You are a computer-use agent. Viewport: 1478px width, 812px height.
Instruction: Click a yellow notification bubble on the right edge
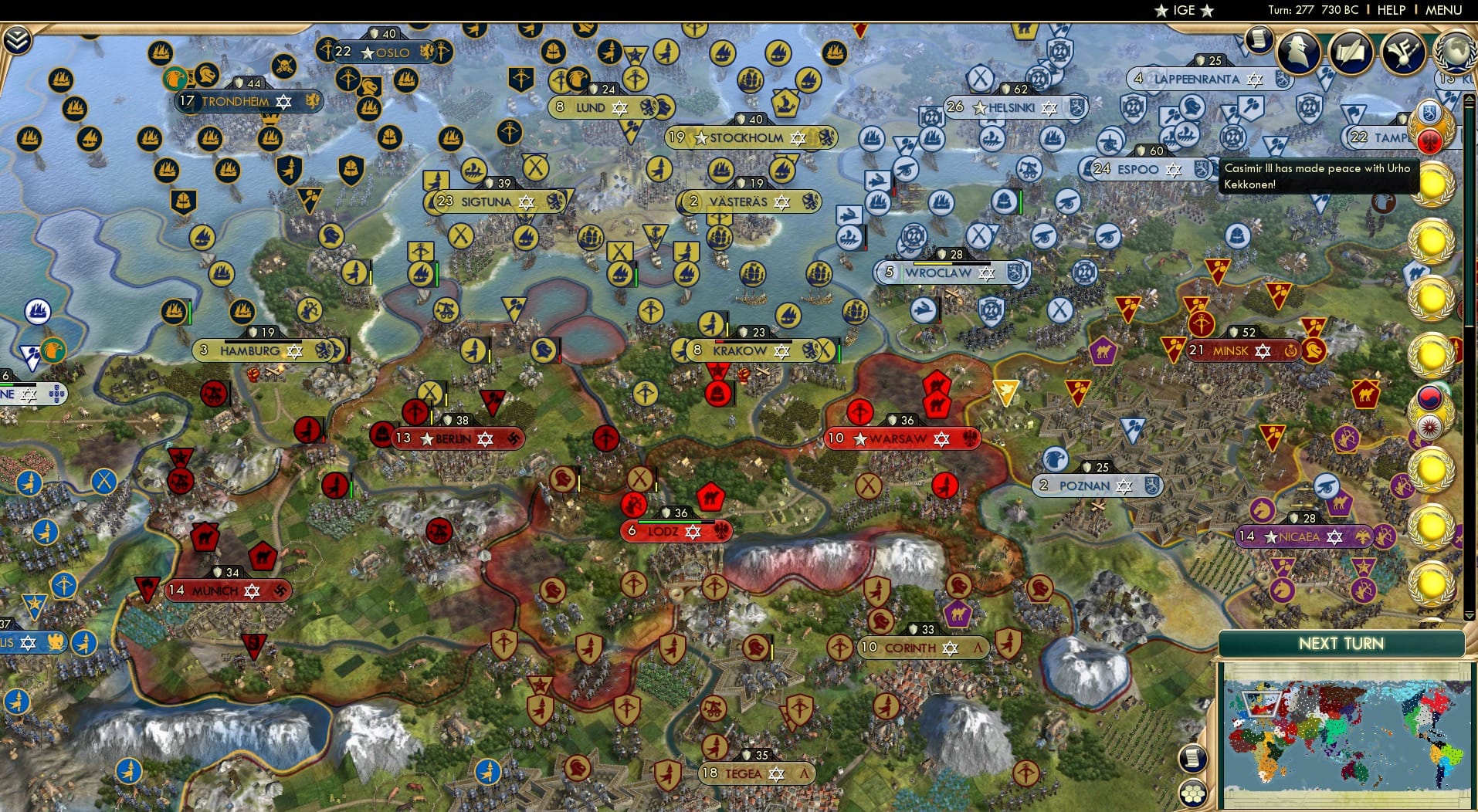tap(1432, 184)
